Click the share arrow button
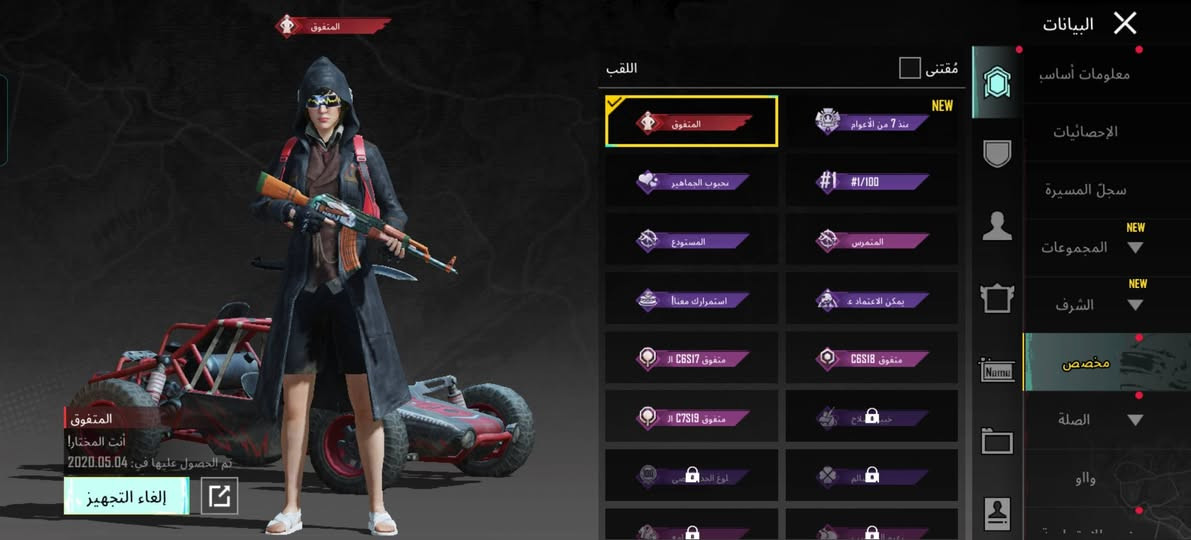This screenshot has width=1191, height=540. tap(220, 496)
